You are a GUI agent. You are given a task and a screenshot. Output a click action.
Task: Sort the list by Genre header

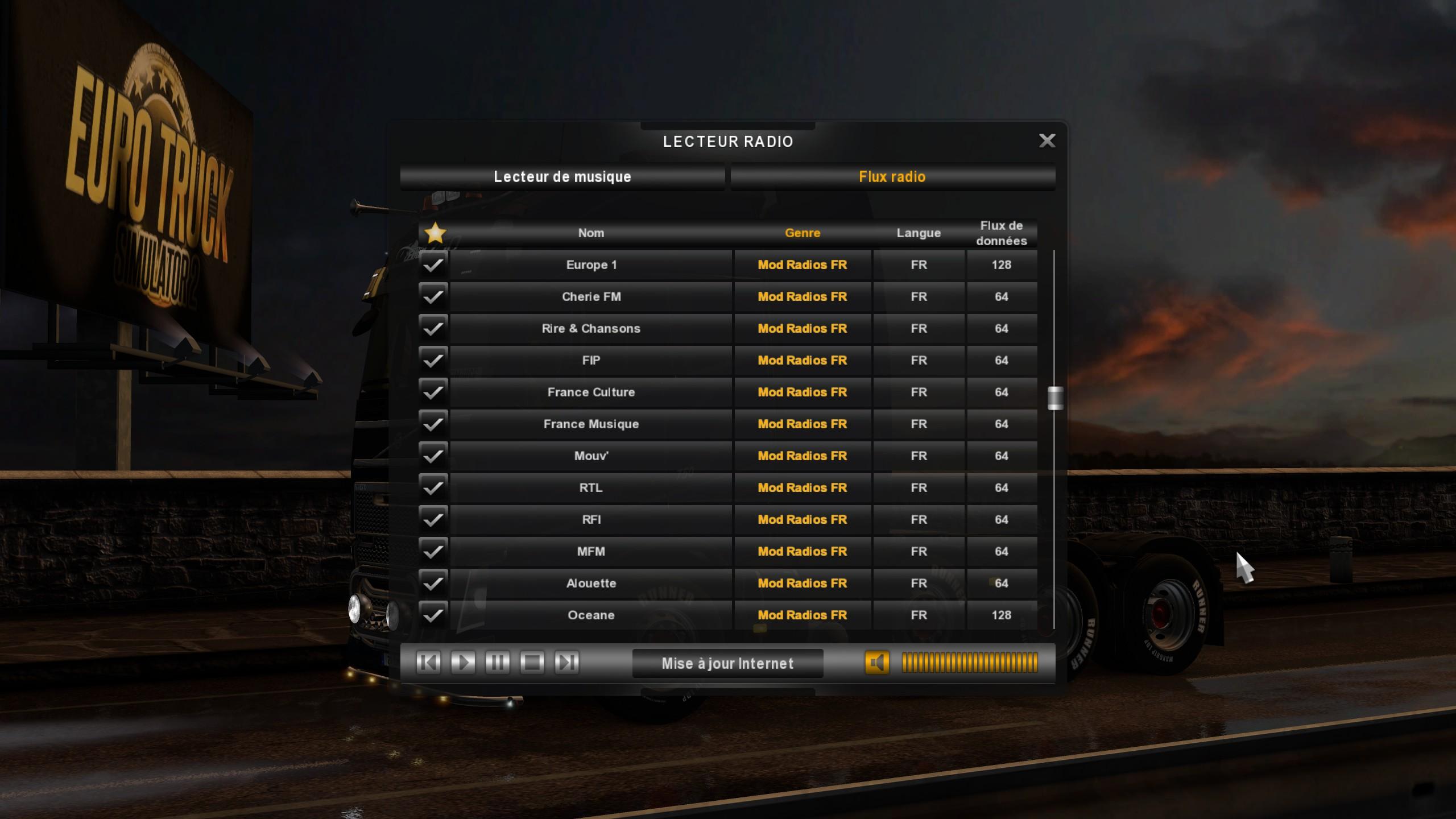[x=802, y=233]
